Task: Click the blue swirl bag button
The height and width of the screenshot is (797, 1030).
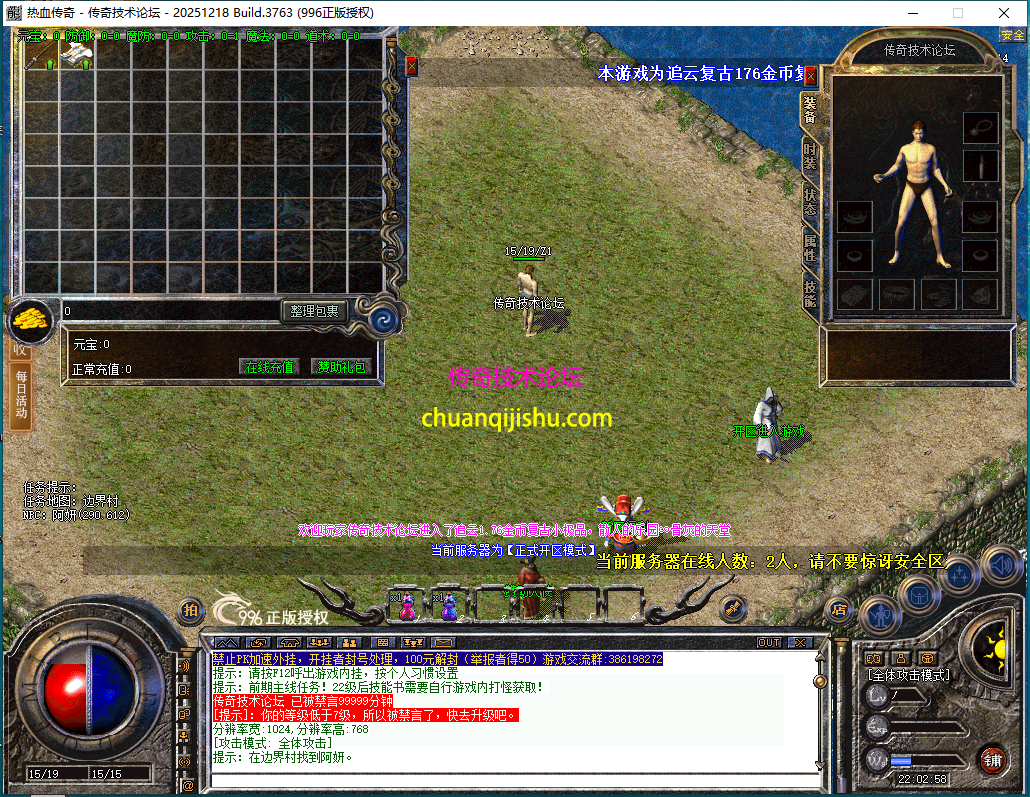Action: coord(382,318)
